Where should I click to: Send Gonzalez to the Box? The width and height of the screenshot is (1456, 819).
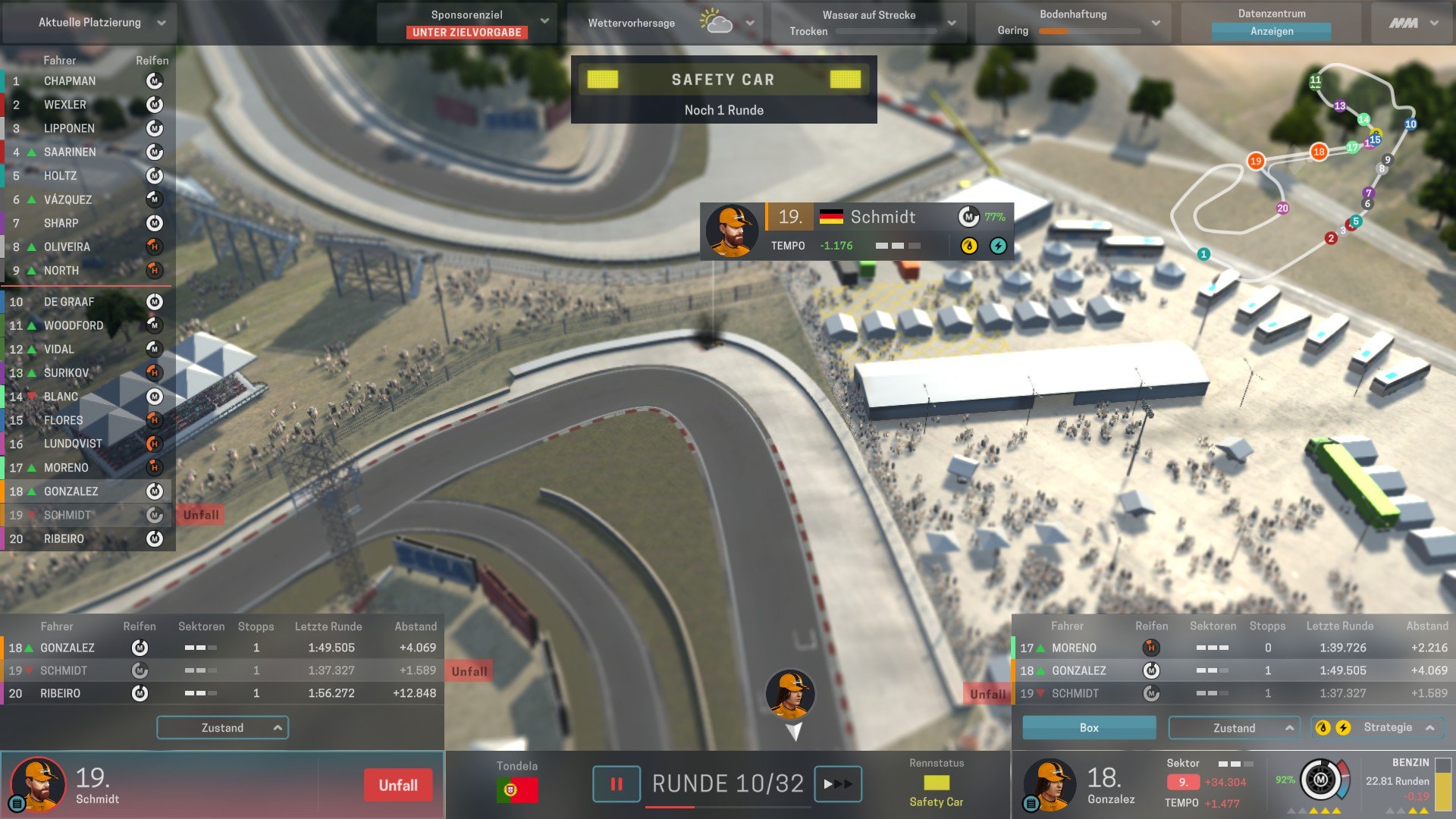pyautogui.click(x=1088, y=728)
